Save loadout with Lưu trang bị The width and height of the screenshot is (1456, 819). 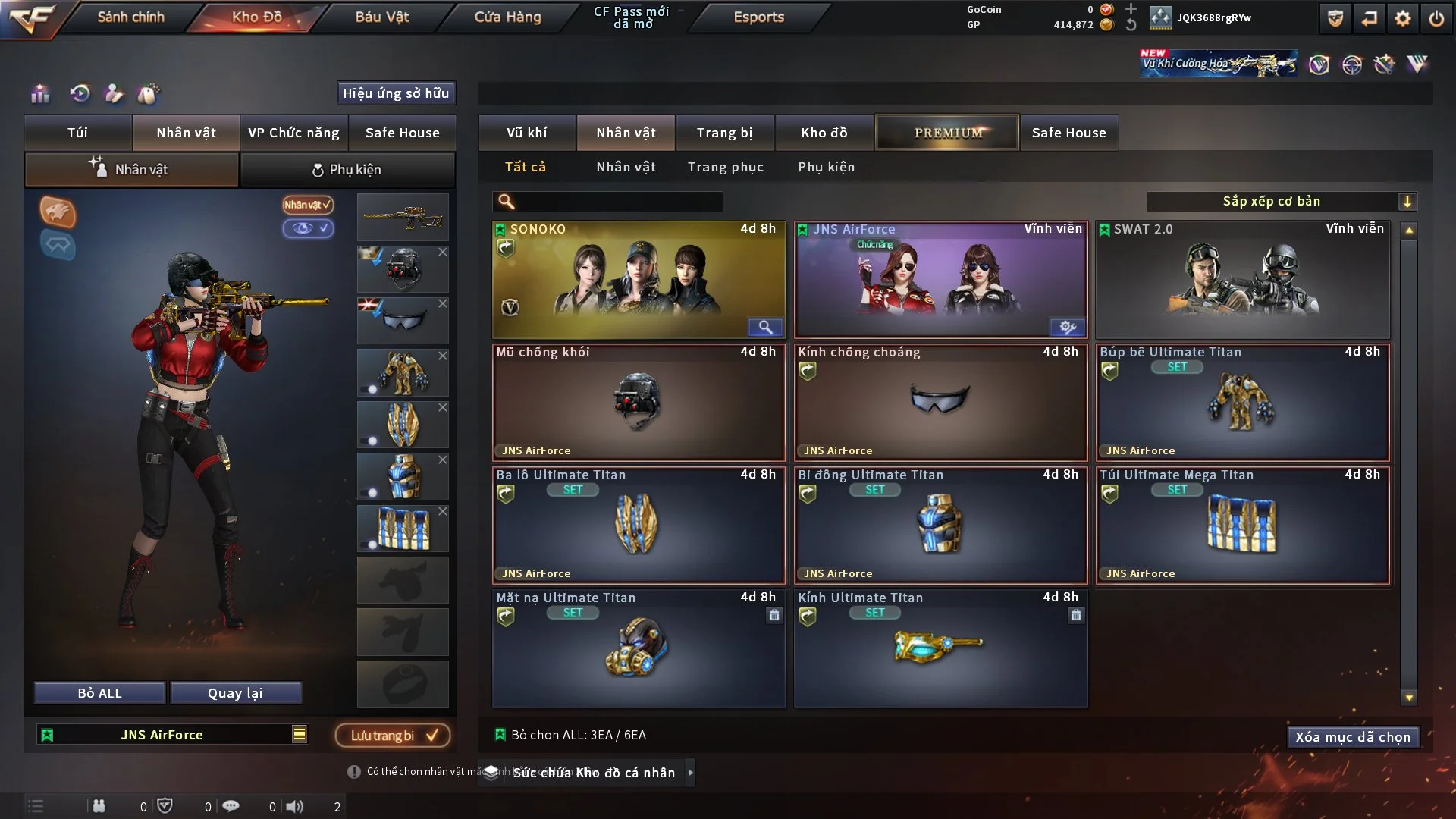[x=393, y=735]
